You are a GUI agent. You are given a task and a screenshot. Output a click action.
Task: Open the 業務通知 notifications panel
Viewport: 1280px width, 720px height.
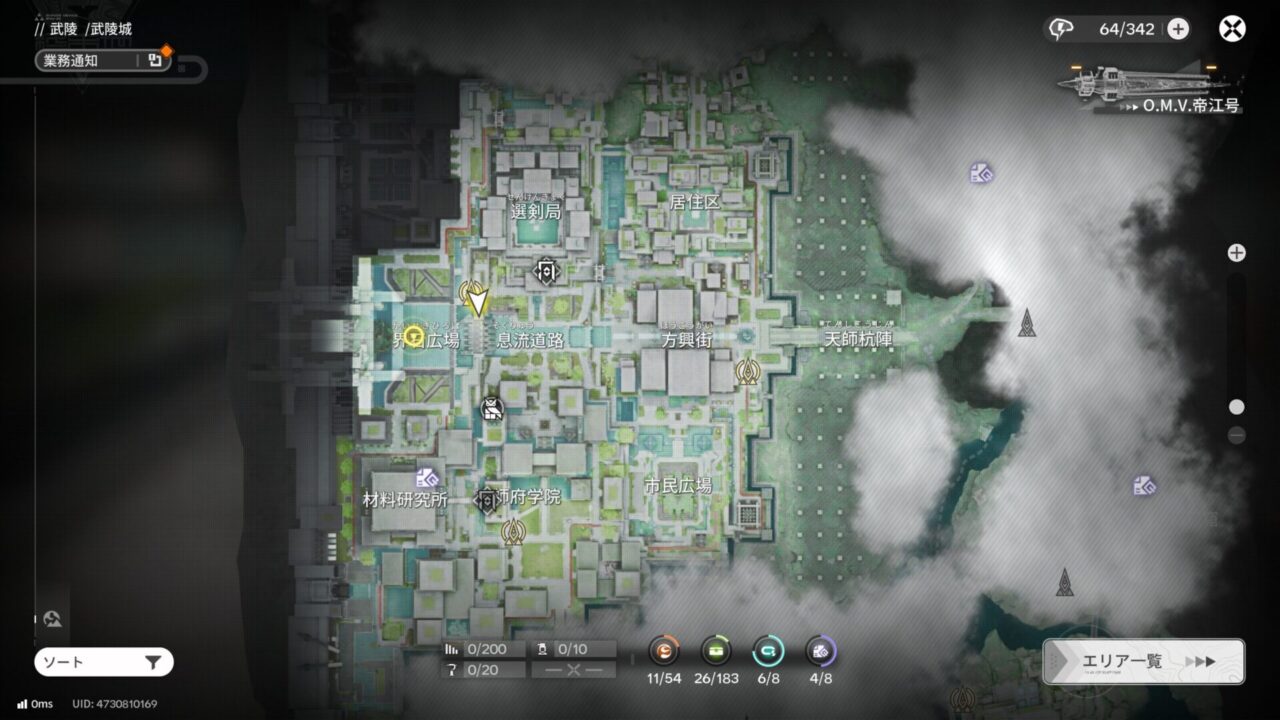(102, 60)
